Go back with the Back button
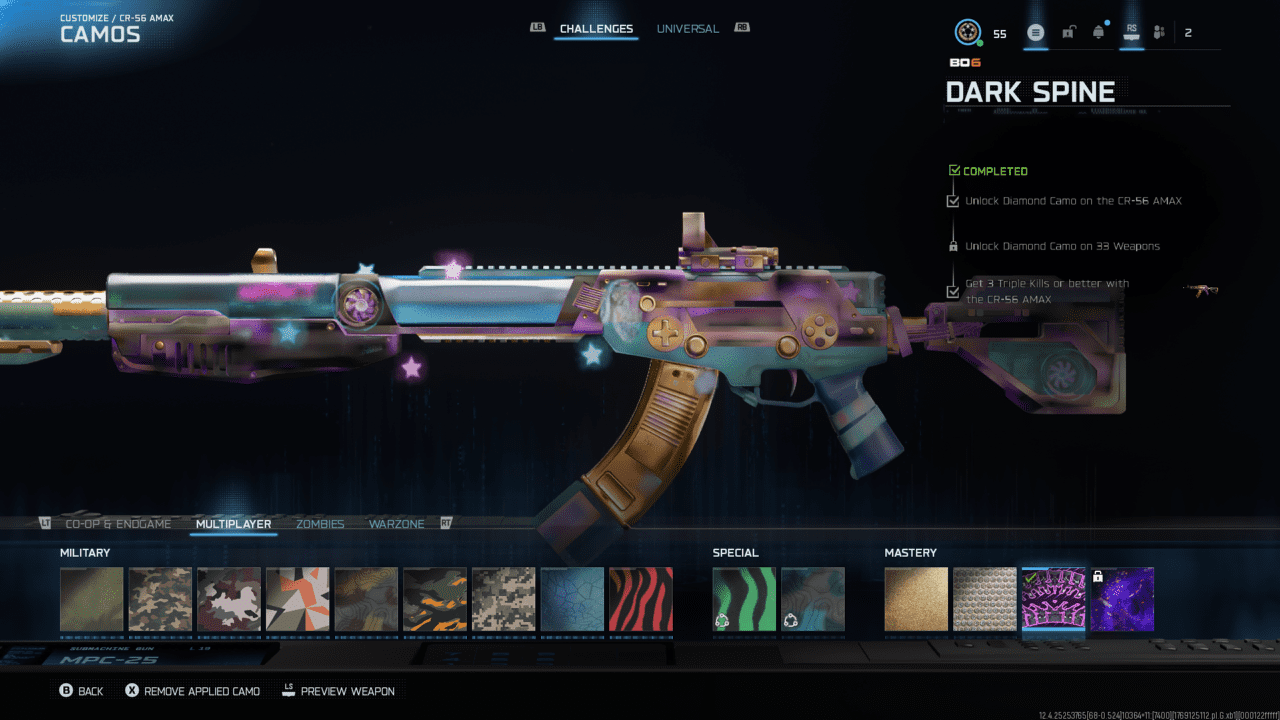The height and width of the screenshot is (720, 1280). [x=81, y=691]
